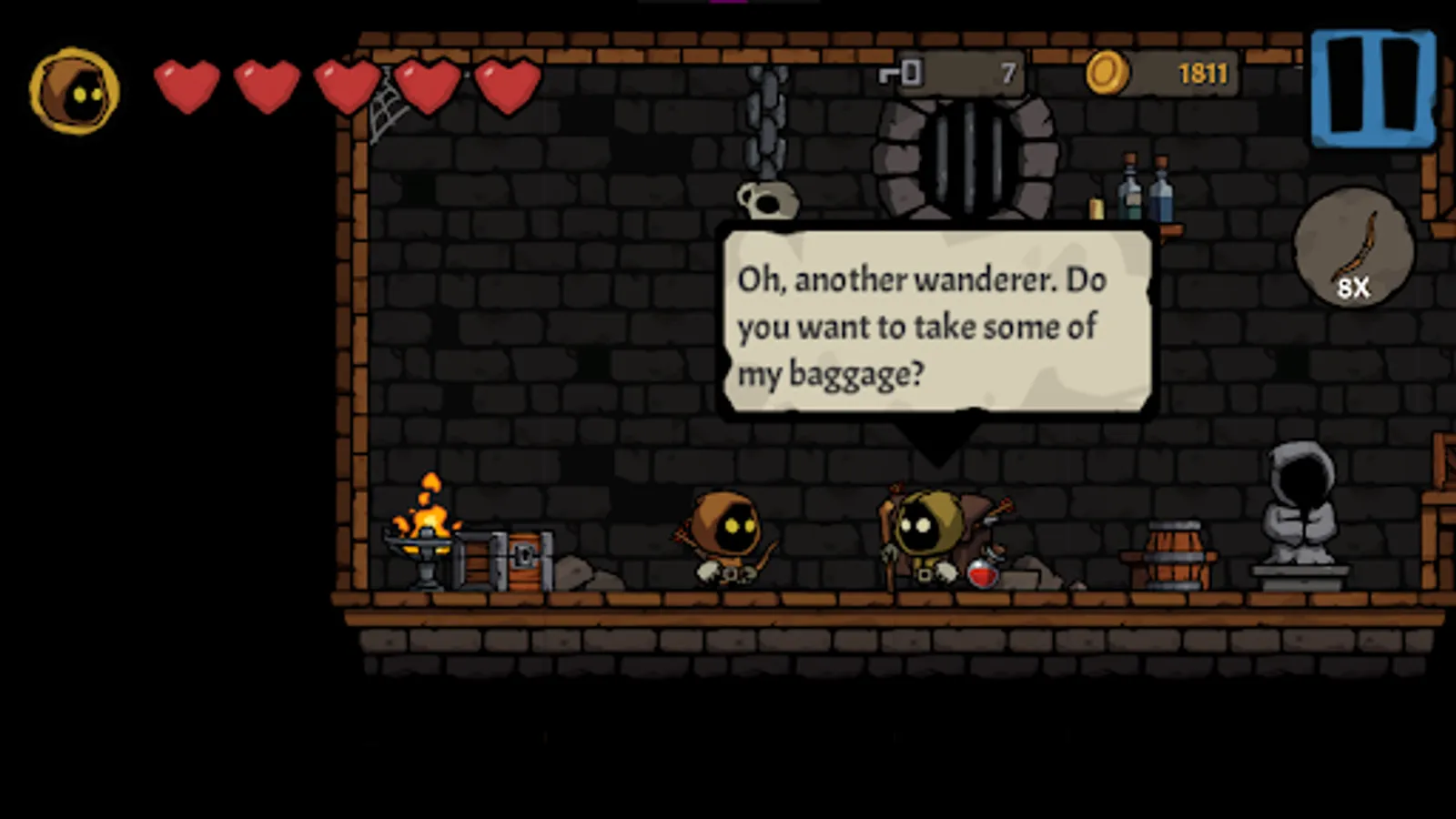Tap the key icon in the counter bar

point(899,75)
